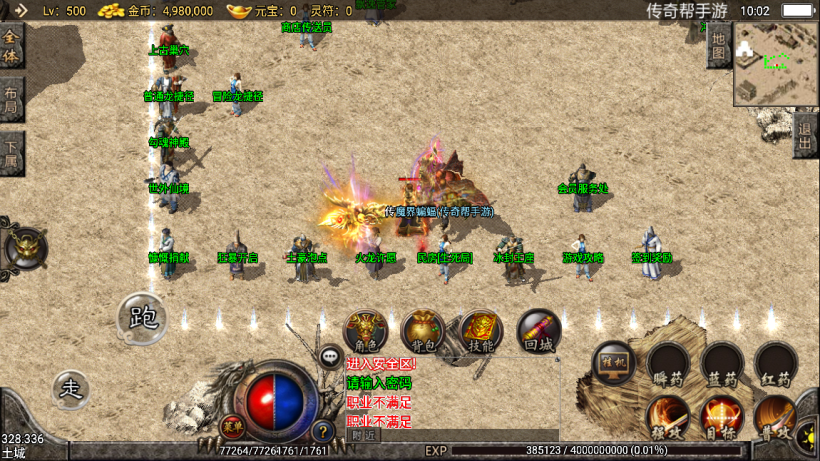Open the 技能 skills menu
The height and width of the screenshot is (461, 820).
coord(481,331)
